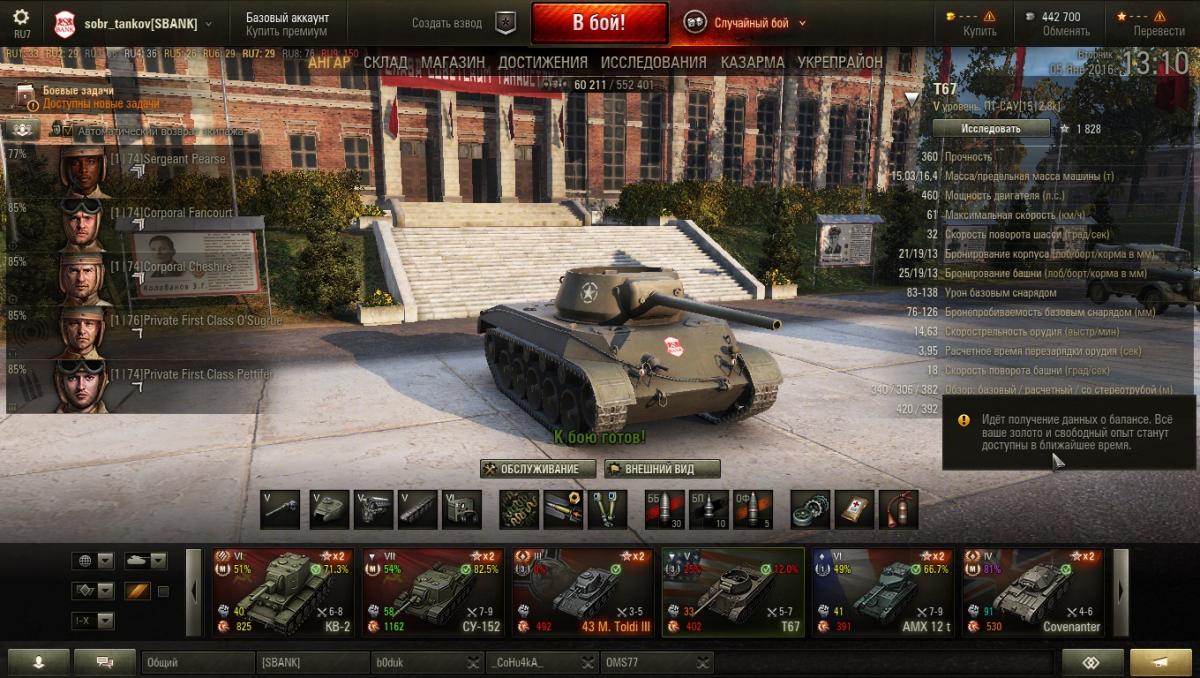This screenshot has width=1200, height=678.
Task: Click the Исследовать button for the T67
Action: 991,129
